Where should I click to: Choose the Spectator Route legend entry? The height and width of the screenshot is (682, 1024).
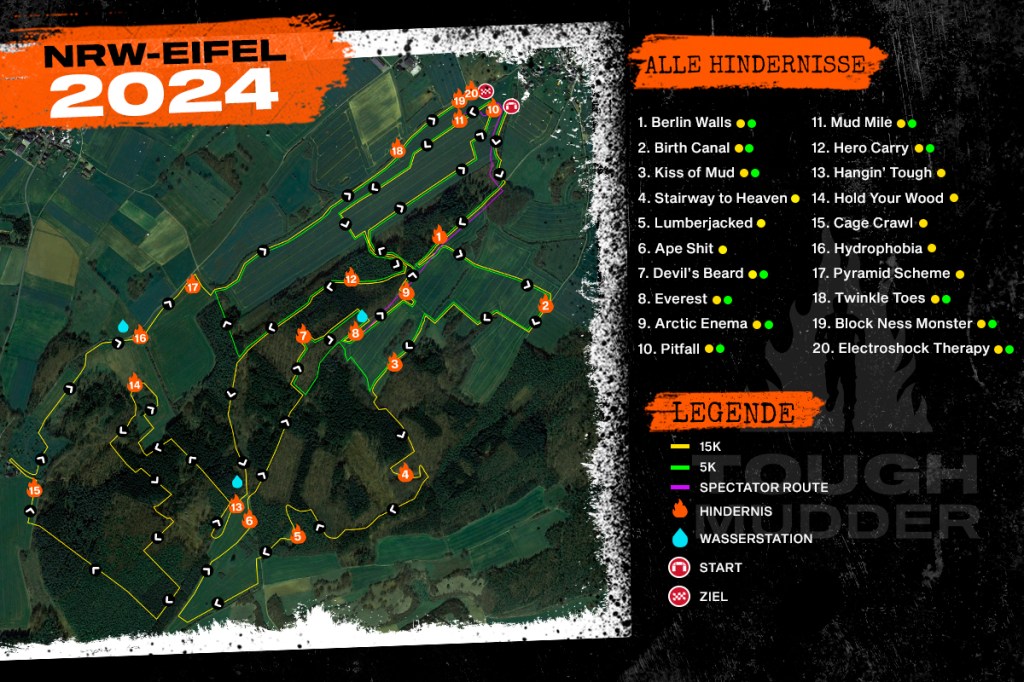763,487
